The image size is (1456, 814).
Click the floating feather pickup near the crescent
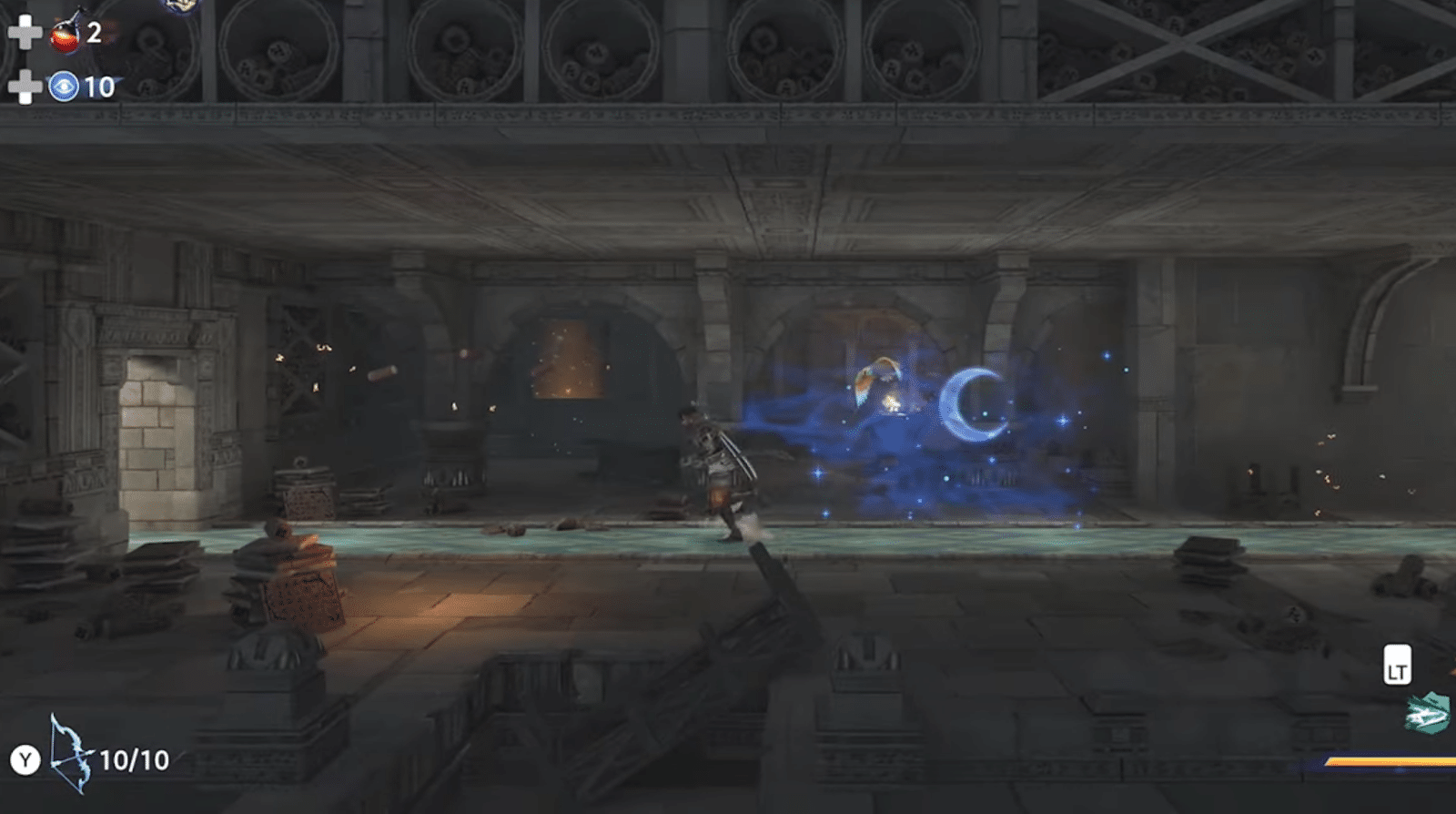click(x=875, y=380)
